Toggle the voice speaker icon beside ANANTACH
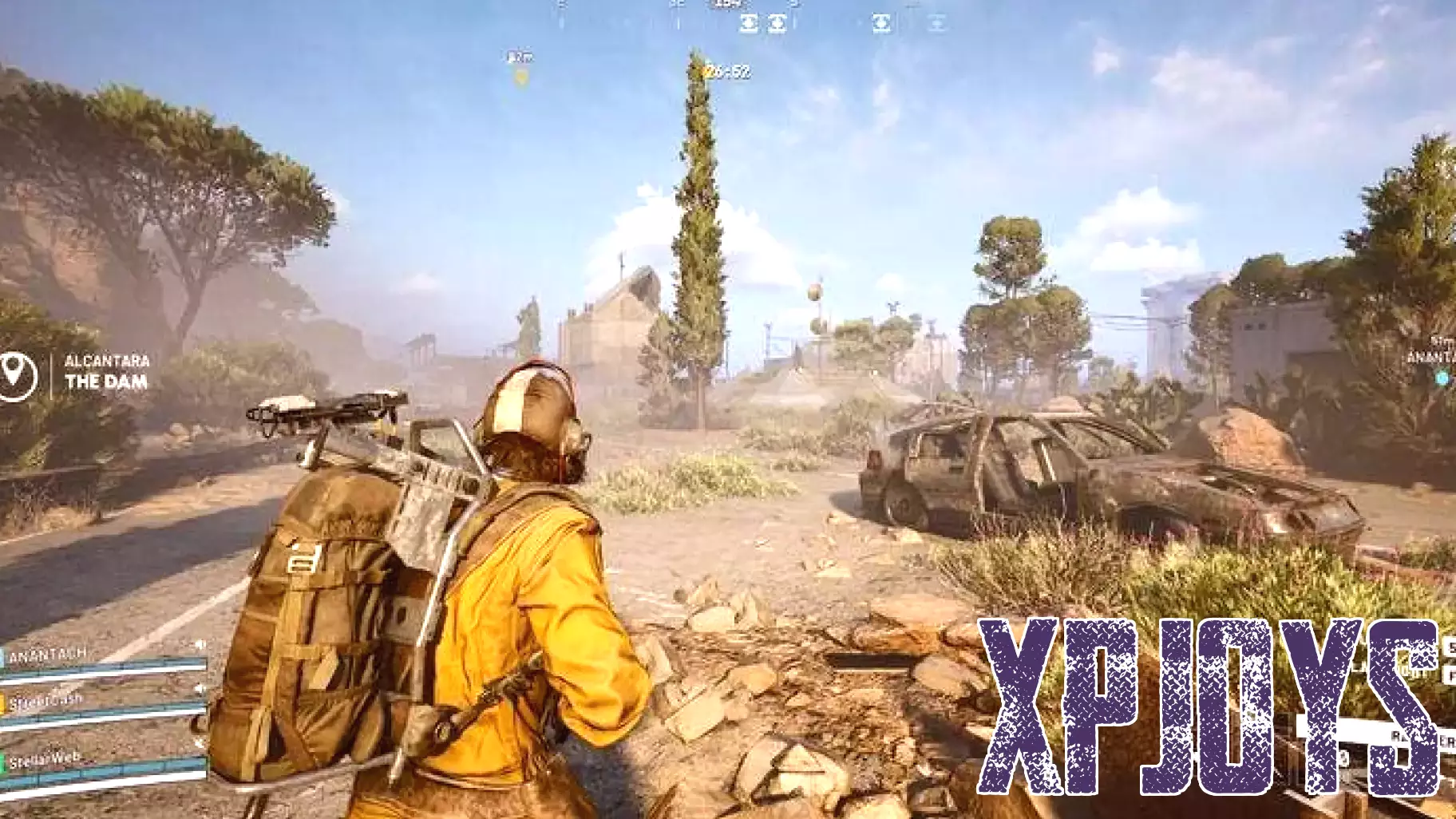The image size is (1456, 819). 200,644
